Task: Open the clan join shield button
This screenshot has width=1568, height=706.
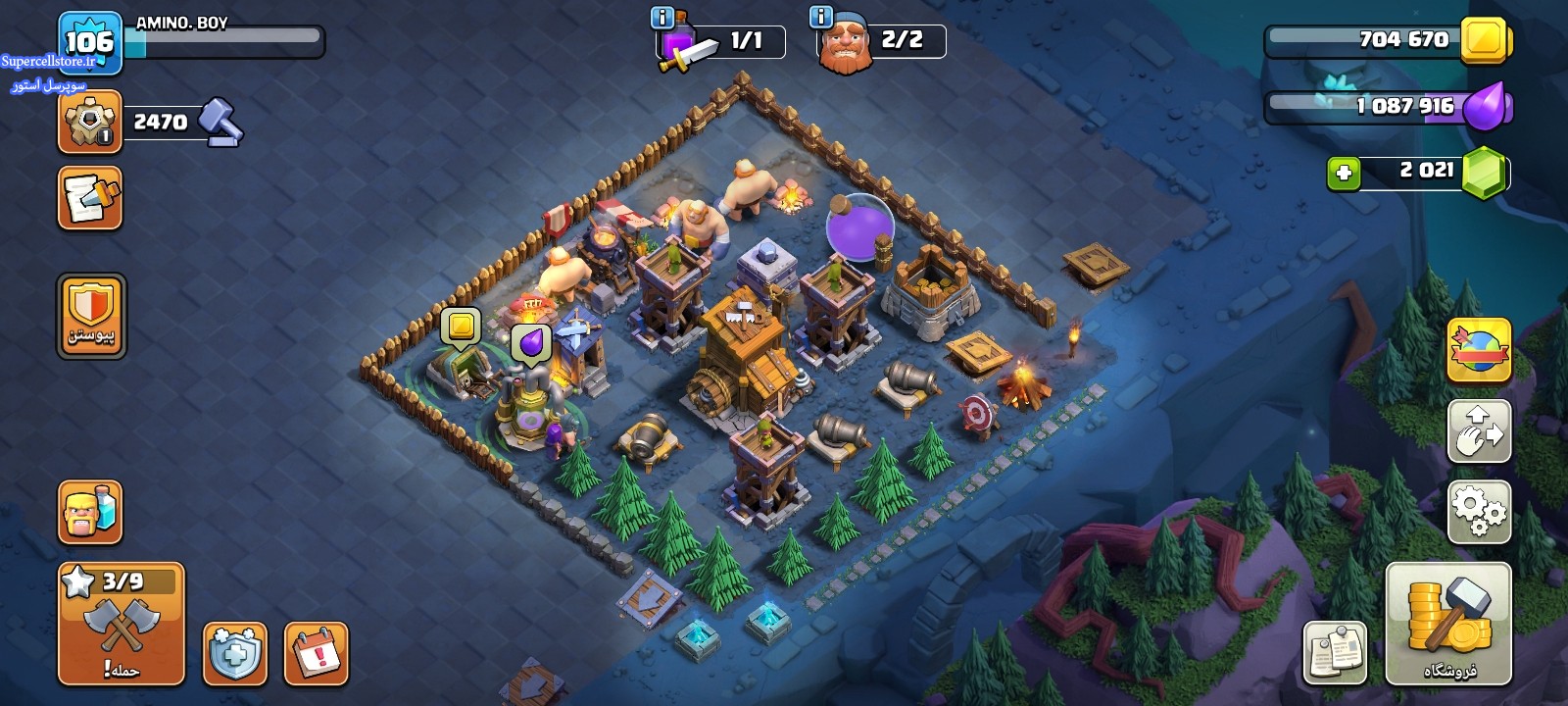Action: 91,316
